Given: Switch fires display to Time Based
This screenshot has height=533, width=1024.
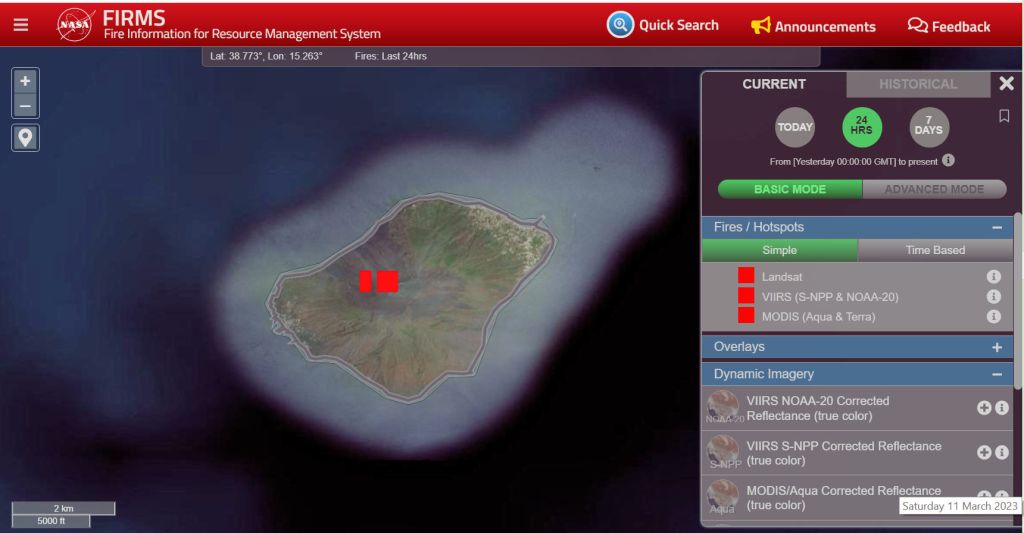Looking at the screenshot, I should 935,250.
